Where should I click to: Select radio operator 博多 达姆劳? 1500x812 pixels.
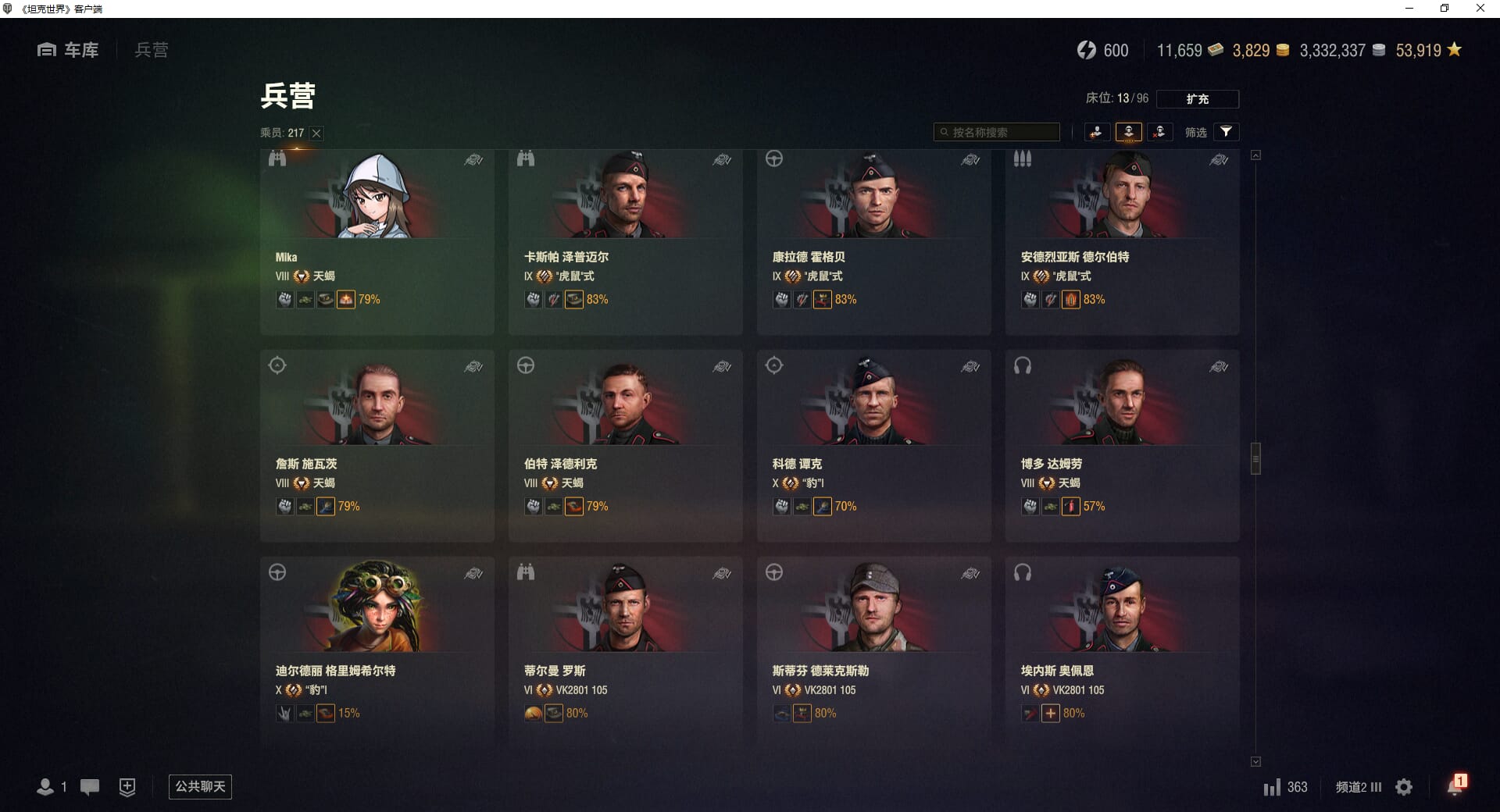coord(1122,446)
